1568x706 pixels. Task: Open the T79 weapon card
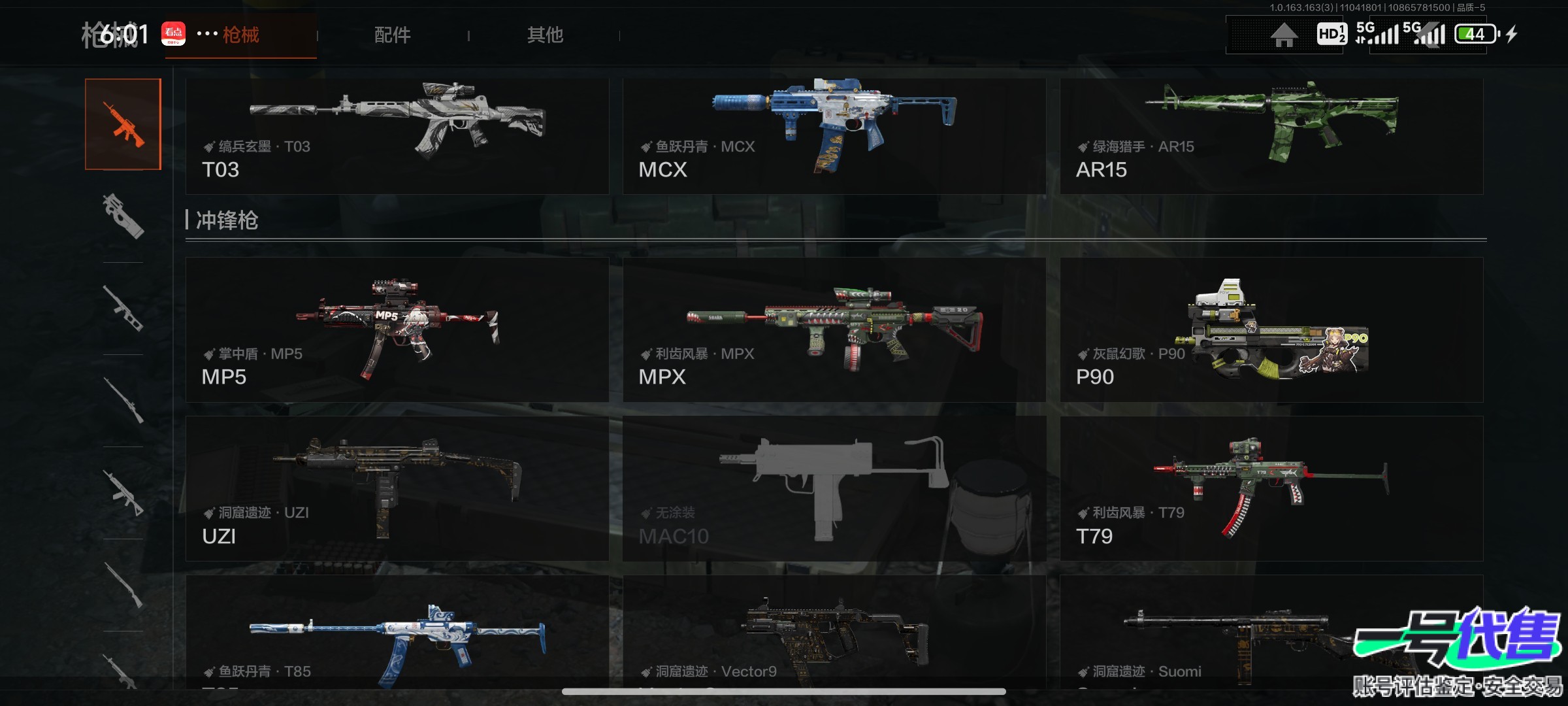click(1271, 488)
